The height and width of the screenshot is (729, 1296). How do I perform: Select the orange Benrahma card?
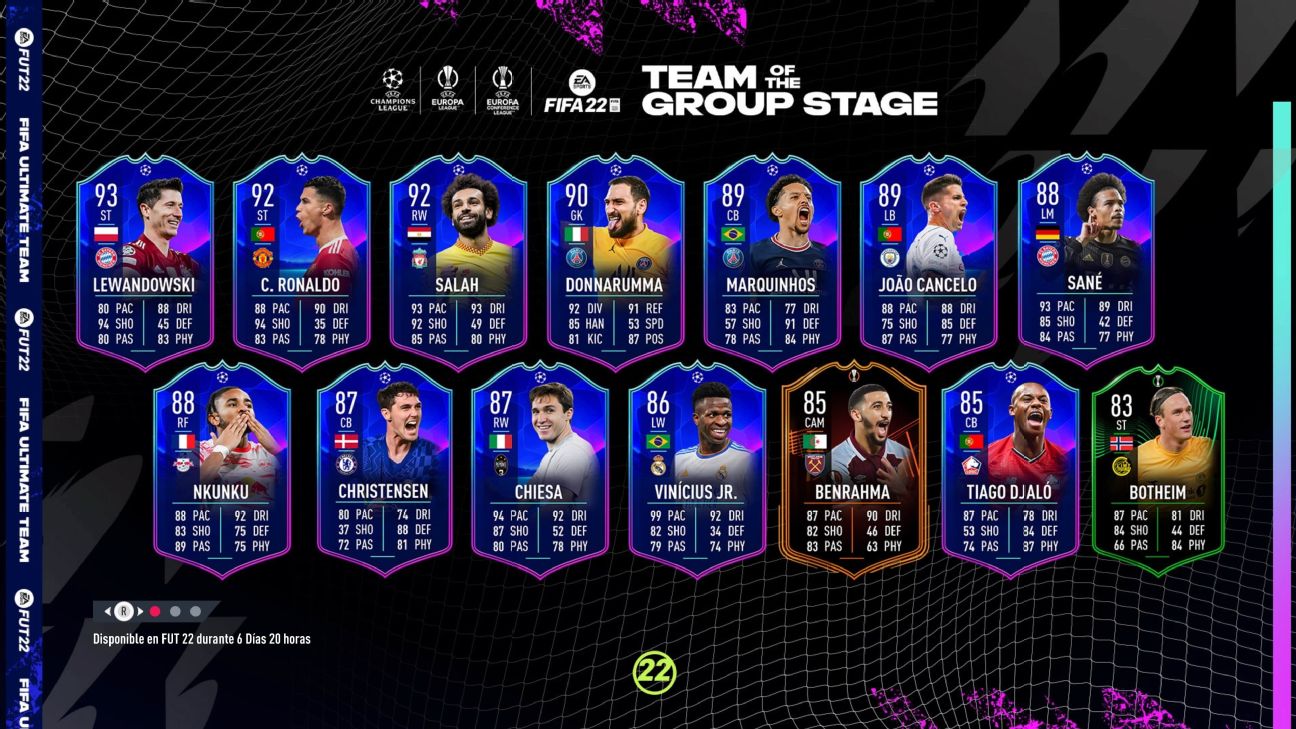(x=853, y=470)
